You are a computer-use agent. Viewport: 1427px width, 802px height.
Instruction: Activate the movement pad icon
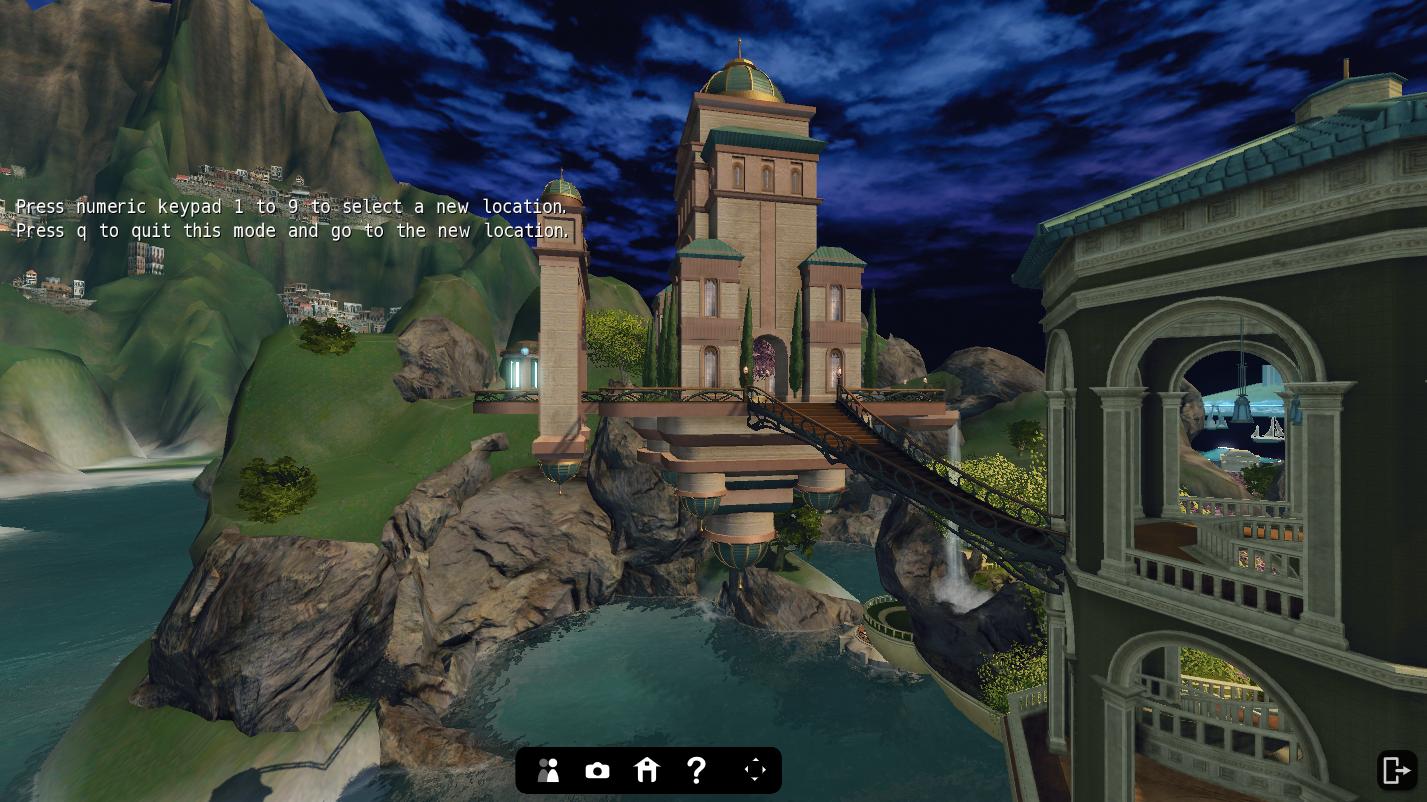(755, 770)
